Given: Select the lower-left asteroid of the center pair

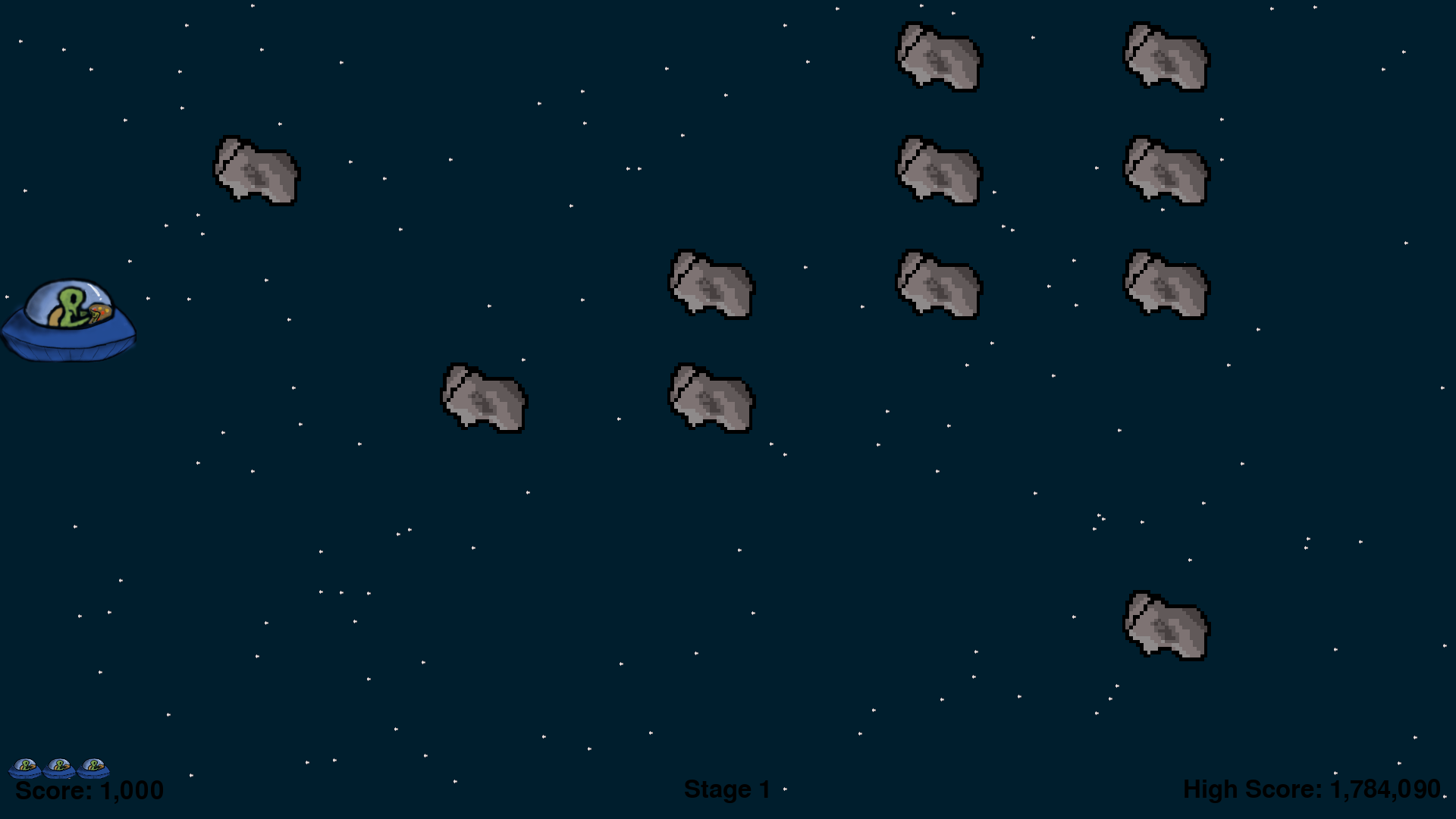Looking at the screenshot, I should point(483,398).
